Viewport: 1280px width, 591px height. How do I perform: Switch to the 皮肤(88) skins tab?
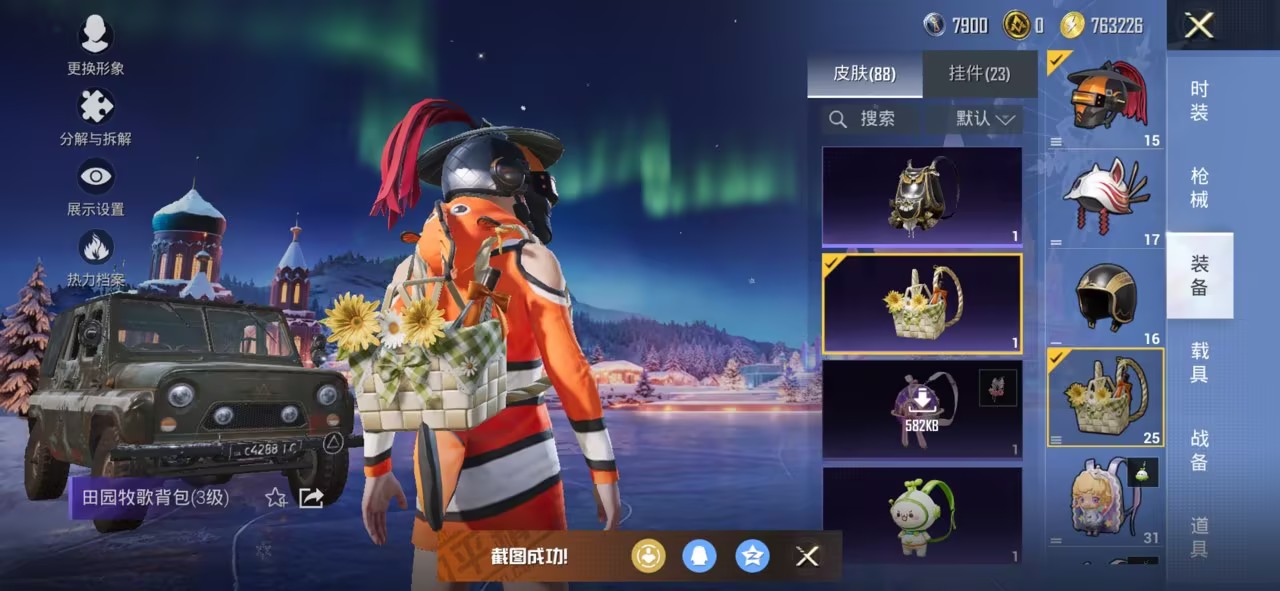tap(864, 74)
